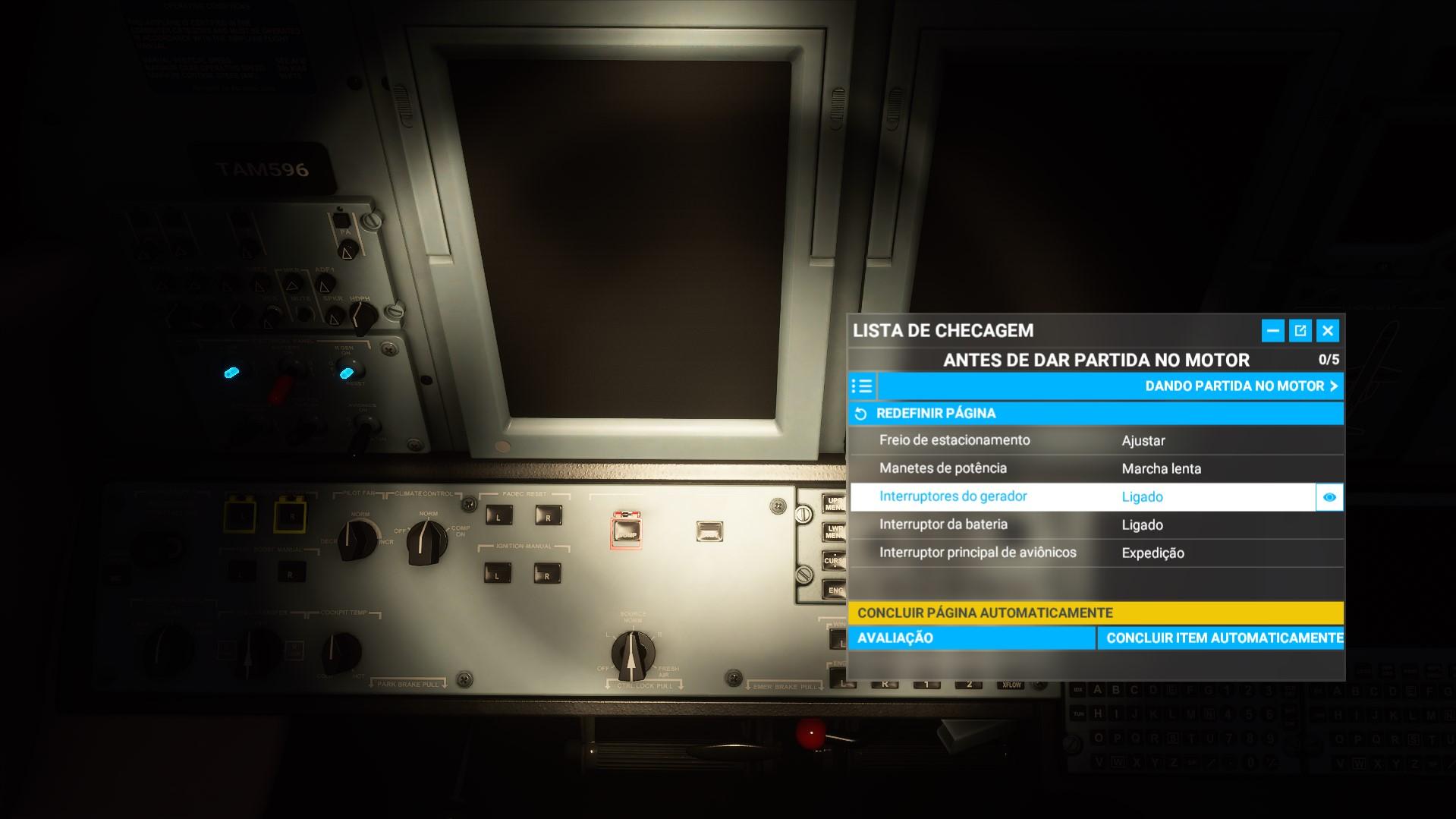This screenshot has width=1456, height=819.
Task: Go to Dando Partida no Motor page
Action: 1241,386
